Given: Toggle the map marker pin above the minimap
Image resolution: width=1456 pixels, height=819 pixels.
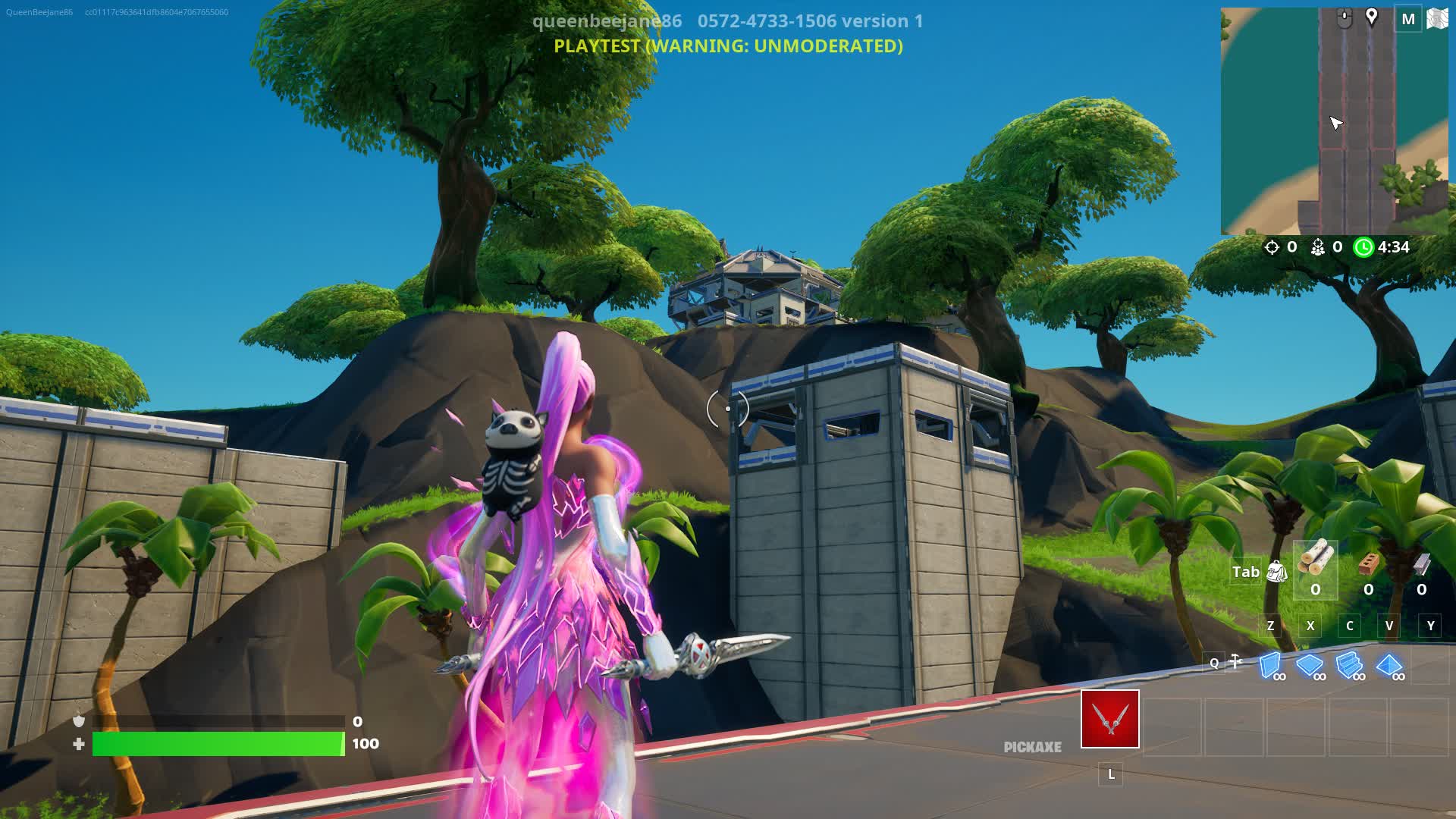Looking at the screenshot, I should (1371, 16).
